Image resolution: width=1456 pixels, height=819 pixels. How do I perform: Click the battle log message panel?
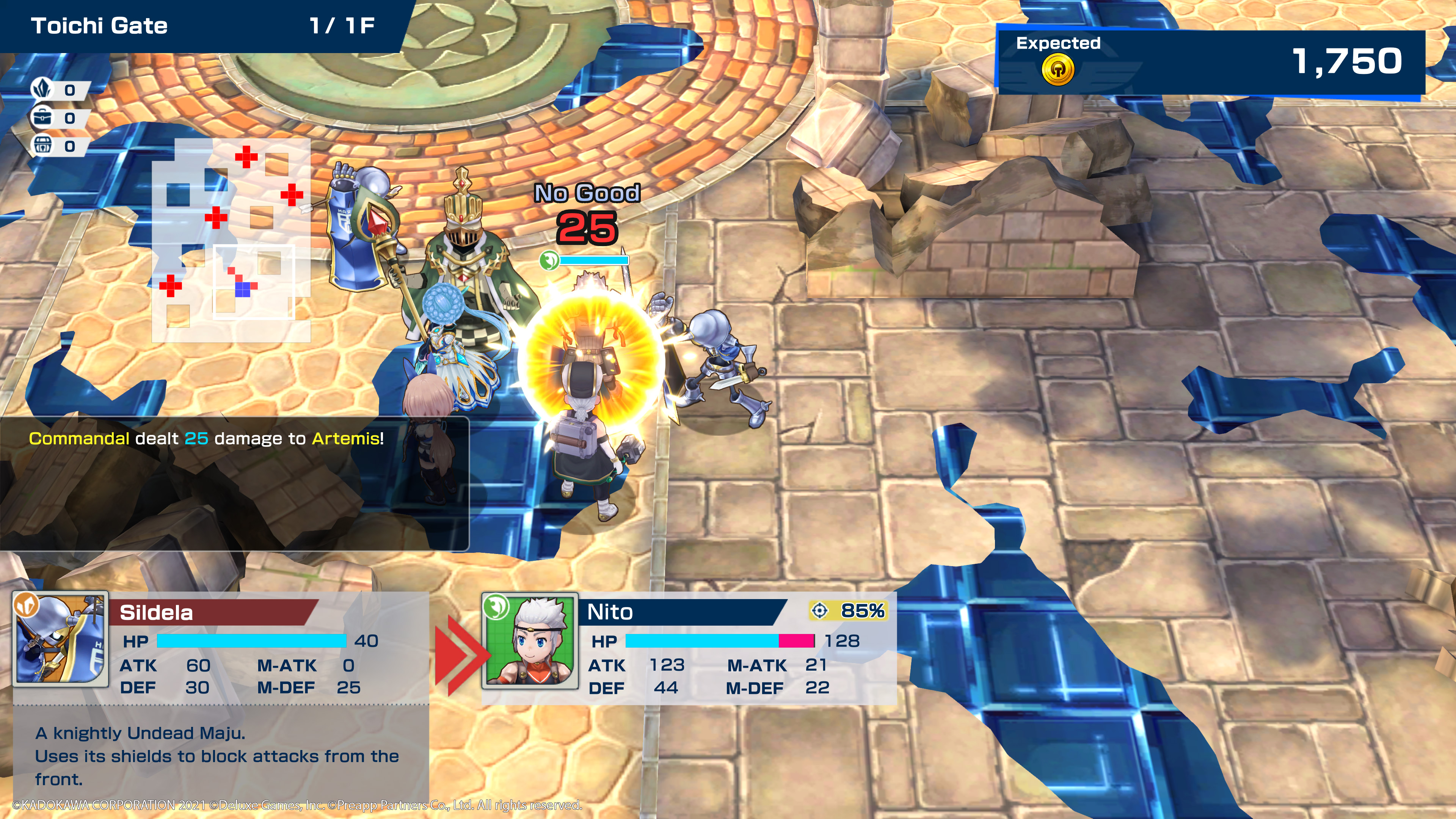[x=234, y=483]
